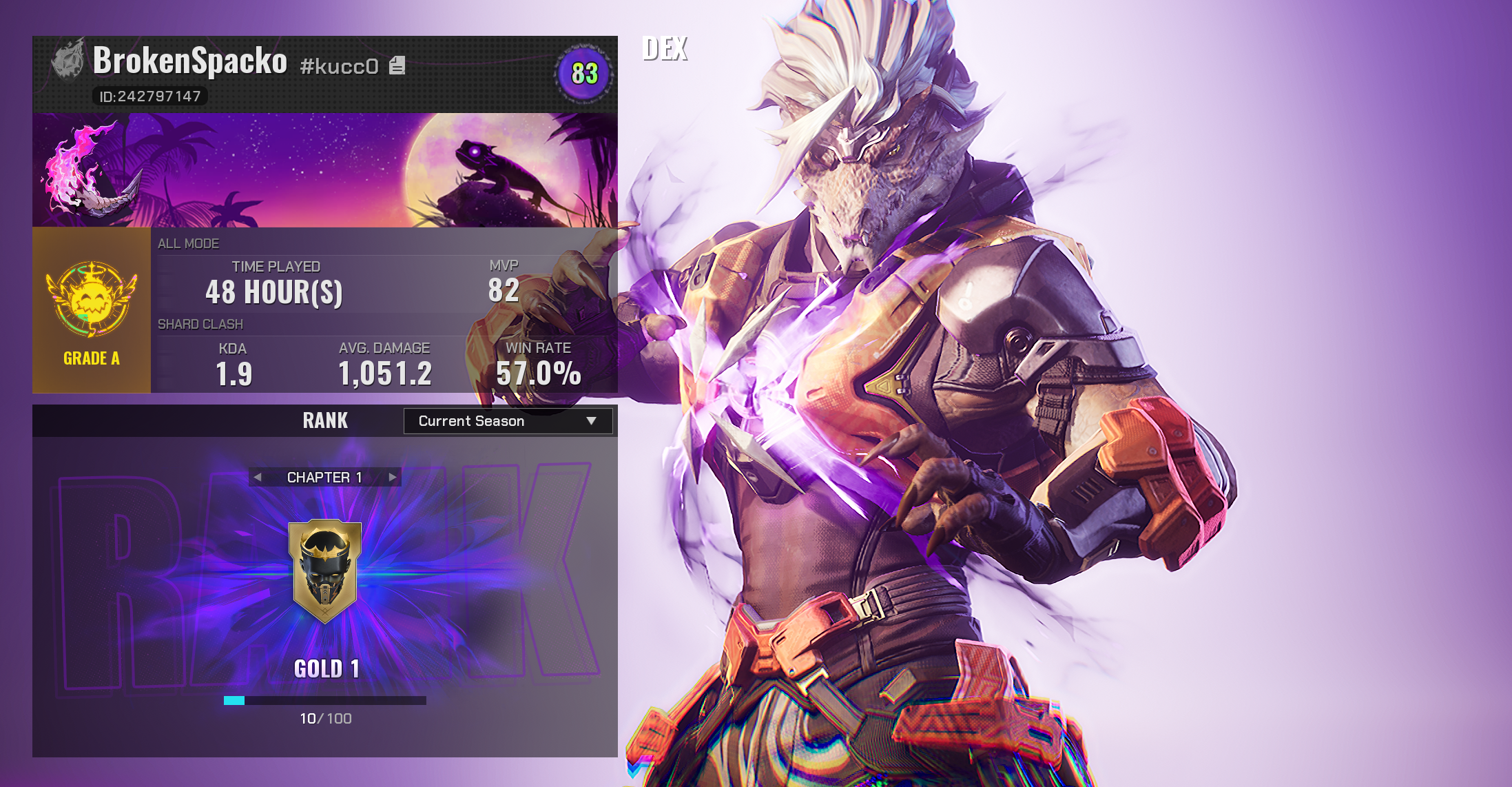Open the Current Season dropdown
The width and height of the screenshot is (1512, 787).
pyautogui.click(x=508, y=421)
